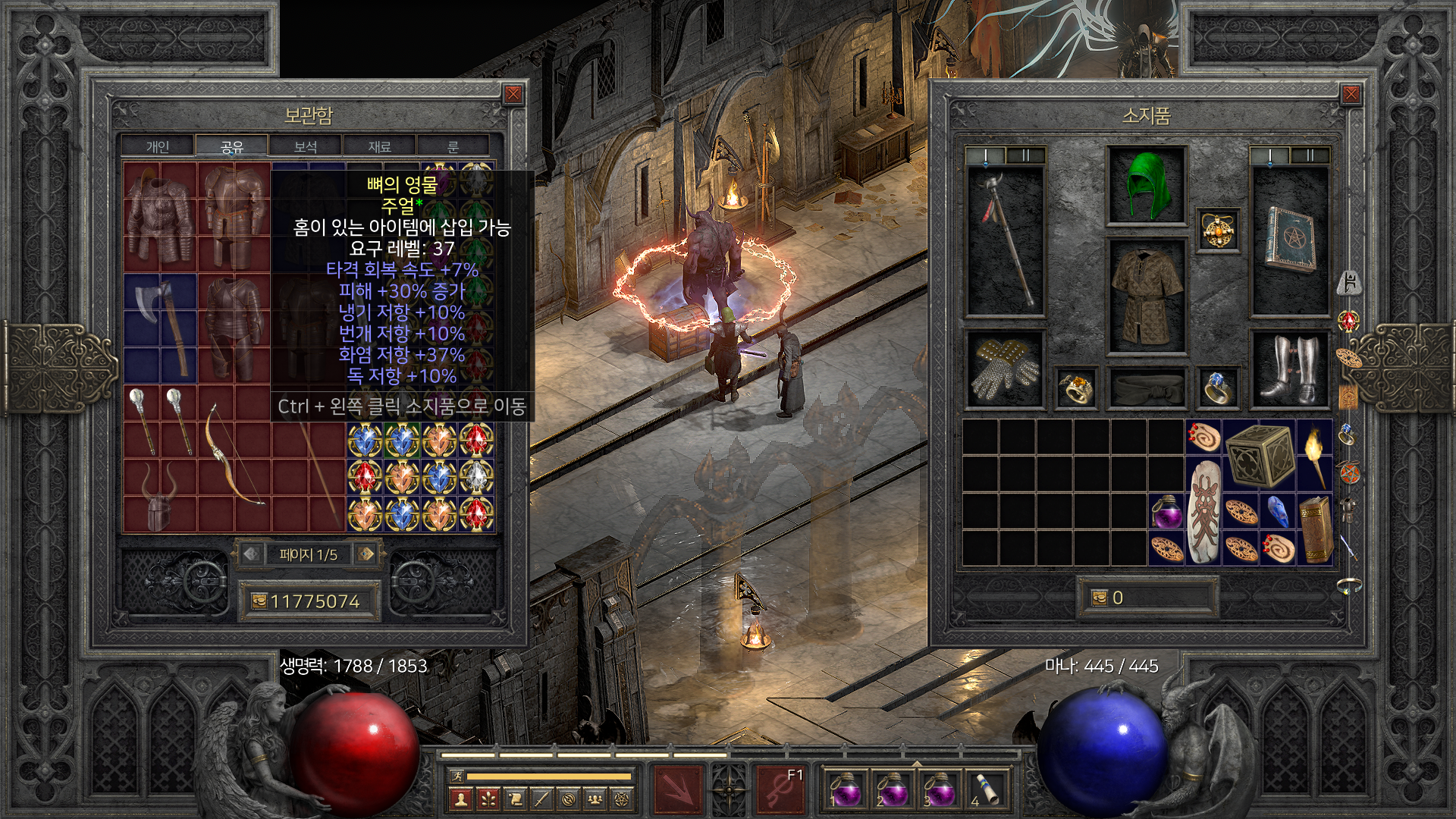Viewport: 1456px width, 819px height.
Task: Select the axe in the stash
Action: (x=161, y=328)
